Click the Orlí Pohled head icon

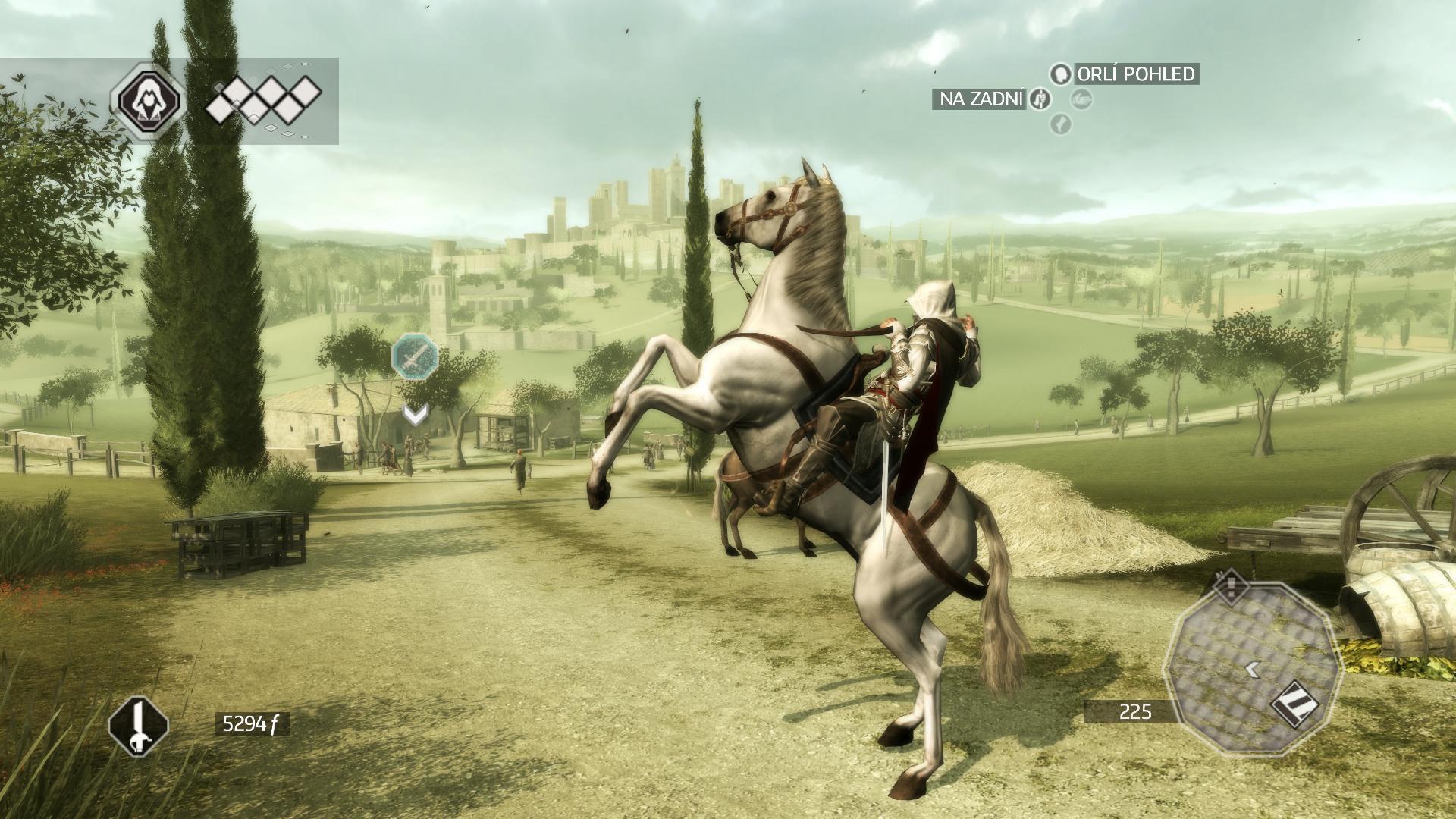1060,74
